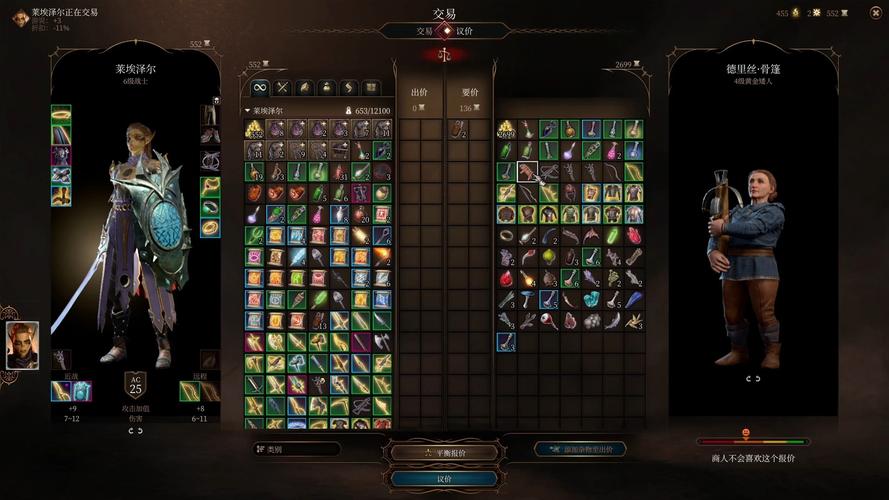Select the infinity all-items filter tab
The height and width of the screenshot is (500, 889).
[259, 88]
